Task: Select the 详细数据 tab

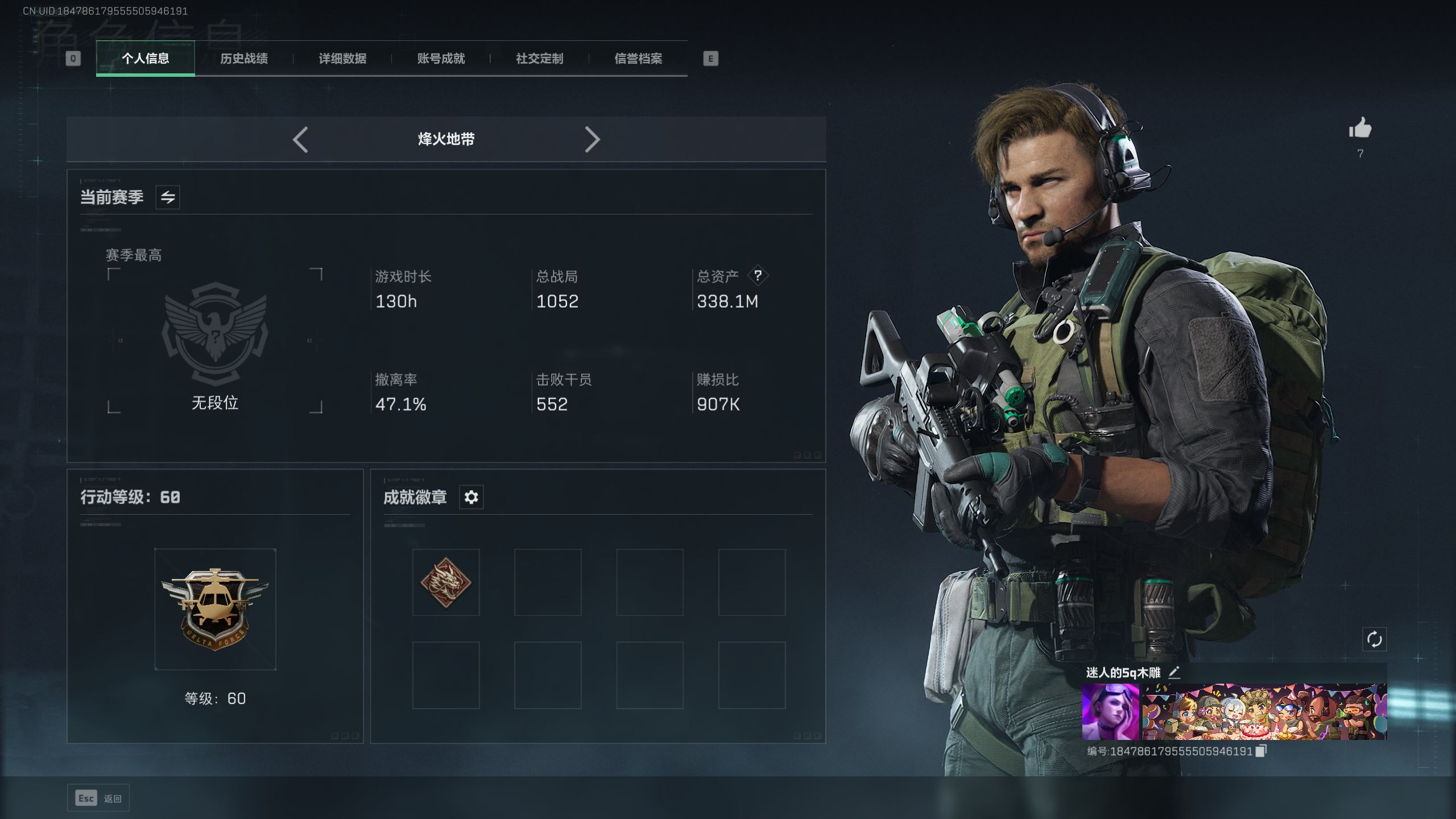Action: click(342, 59)
